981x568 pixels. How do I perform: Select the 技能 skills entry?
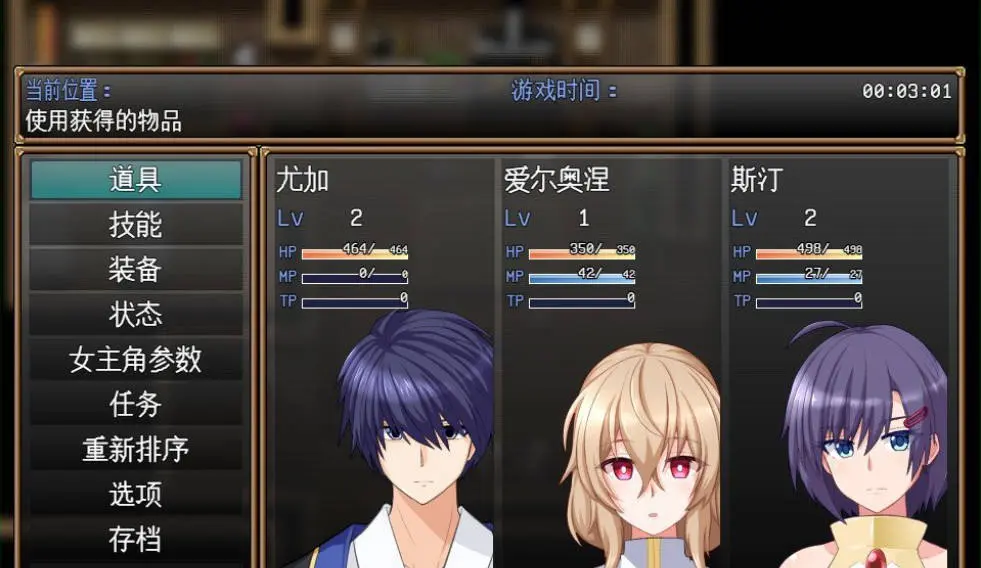click(x=136, y=225)
